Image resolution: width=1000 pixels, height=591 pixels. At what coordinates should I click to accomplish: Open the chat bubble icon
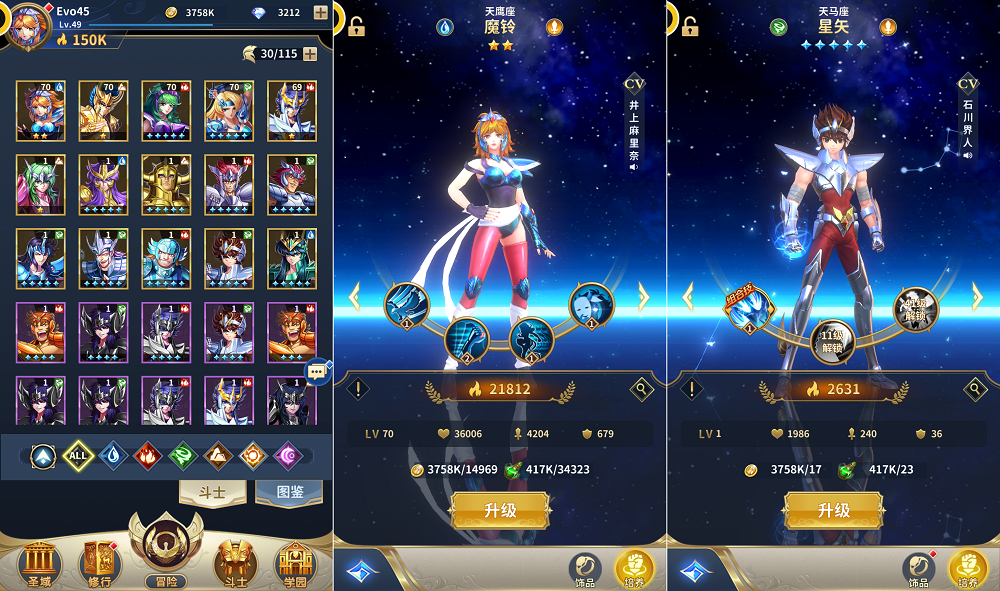point(317,371)
